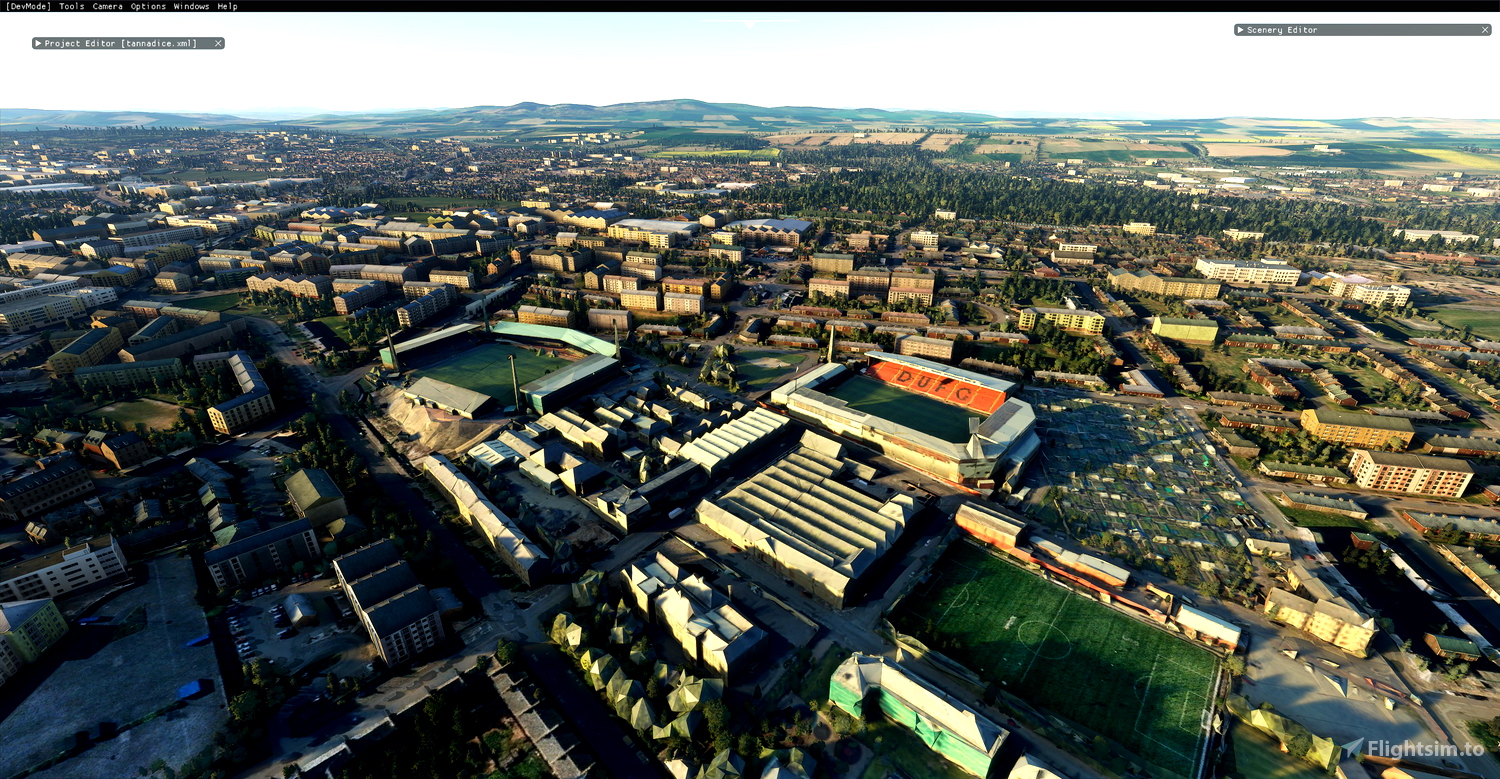
Task: Click the tannadice.xml filename in panel header
Action: click(160, 43)
